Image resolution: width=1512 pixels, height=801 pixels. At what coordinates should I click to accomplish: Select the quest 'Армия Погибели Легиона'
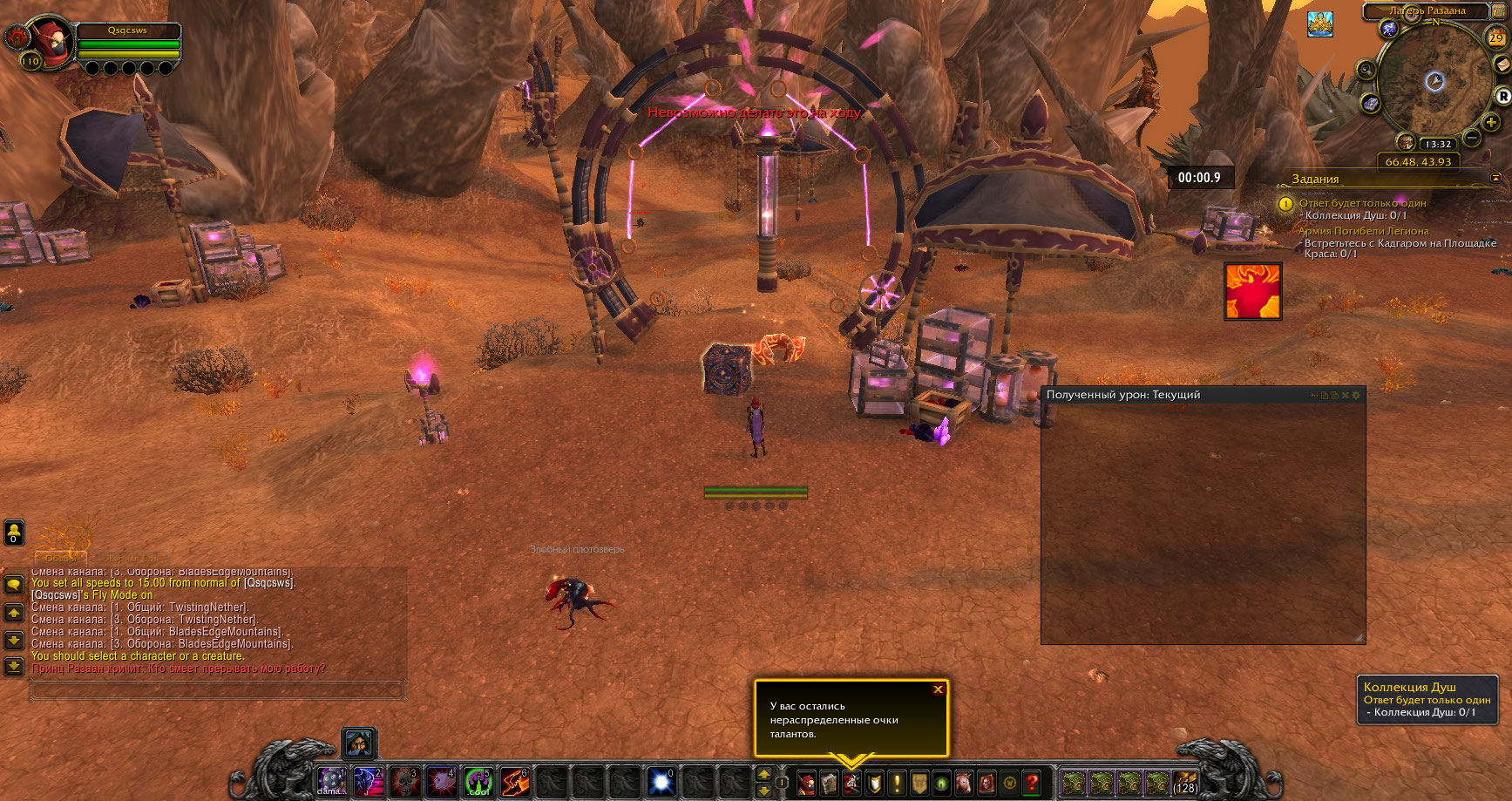[x=1363, y=231]
